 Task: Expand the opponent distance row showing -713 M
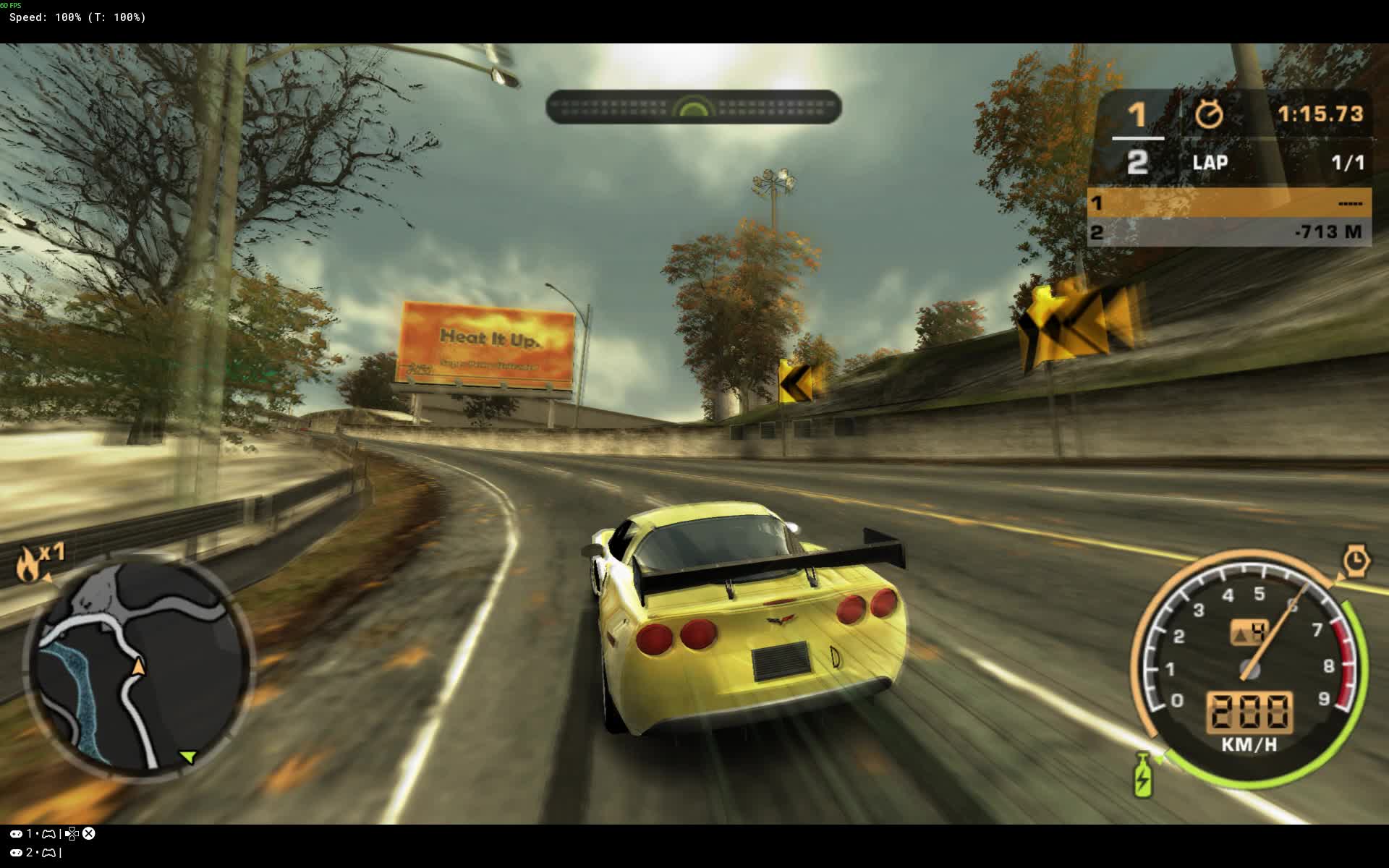pyautogui.click(x=1230, y=233)
